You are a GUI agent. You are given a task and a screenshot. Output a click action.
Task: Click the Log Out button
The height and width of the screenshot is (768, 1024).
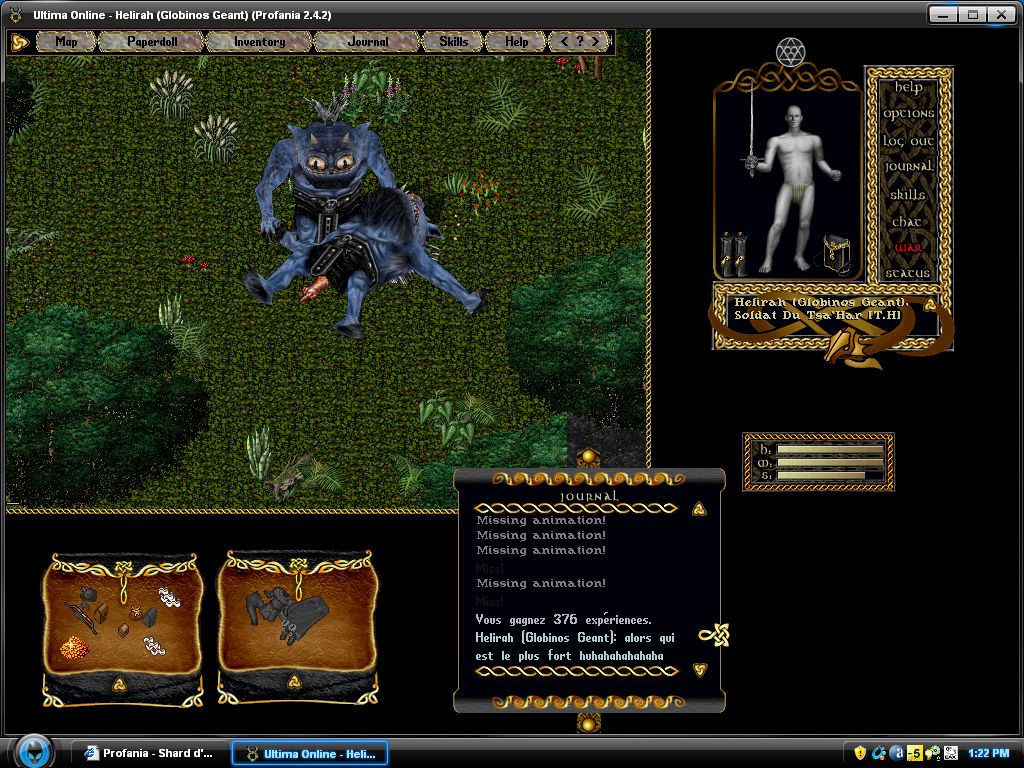coord(908,141)
